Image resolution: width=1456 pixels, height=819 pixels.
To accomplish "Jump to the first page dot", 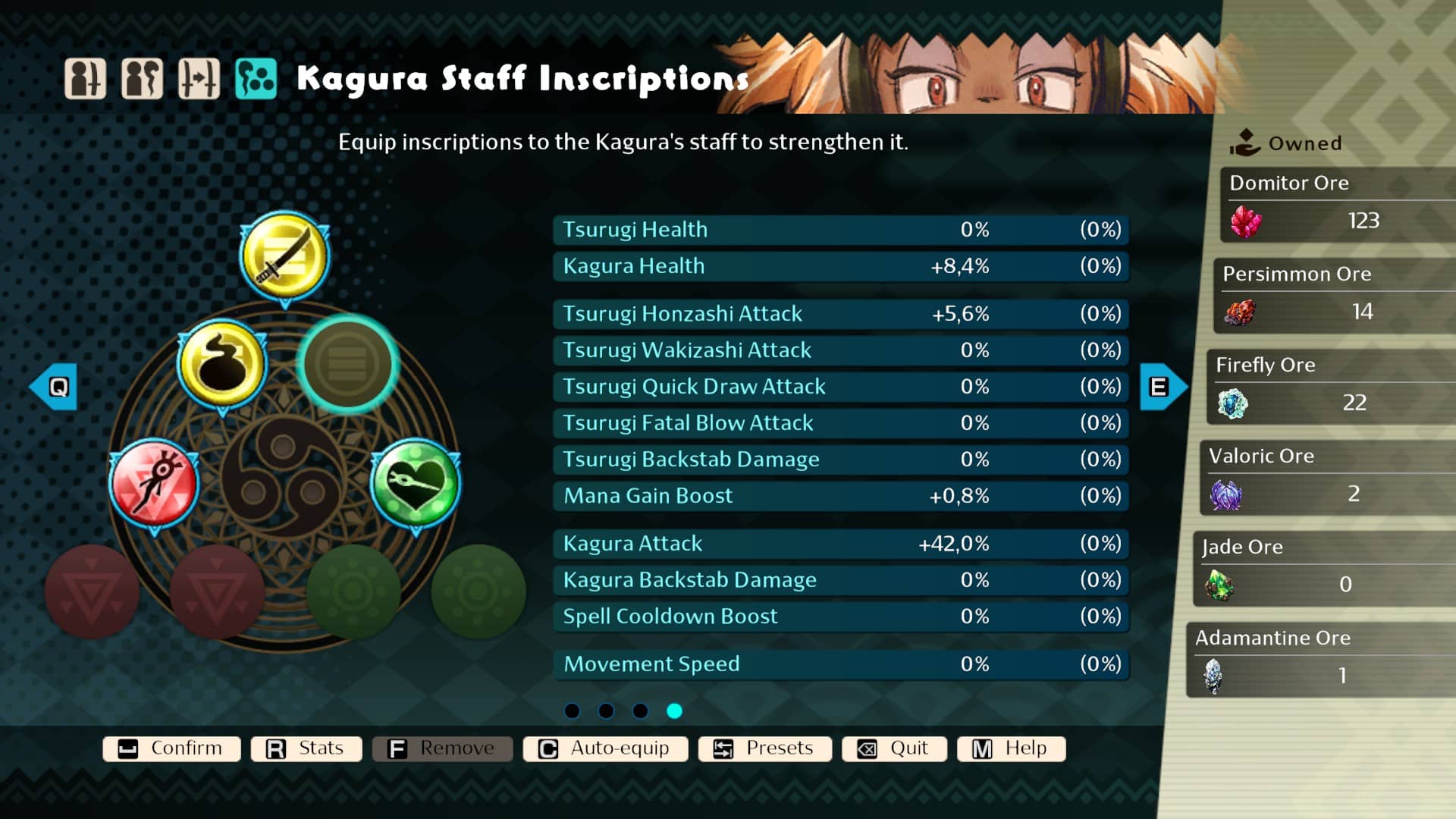I will [x=573, y=711].
